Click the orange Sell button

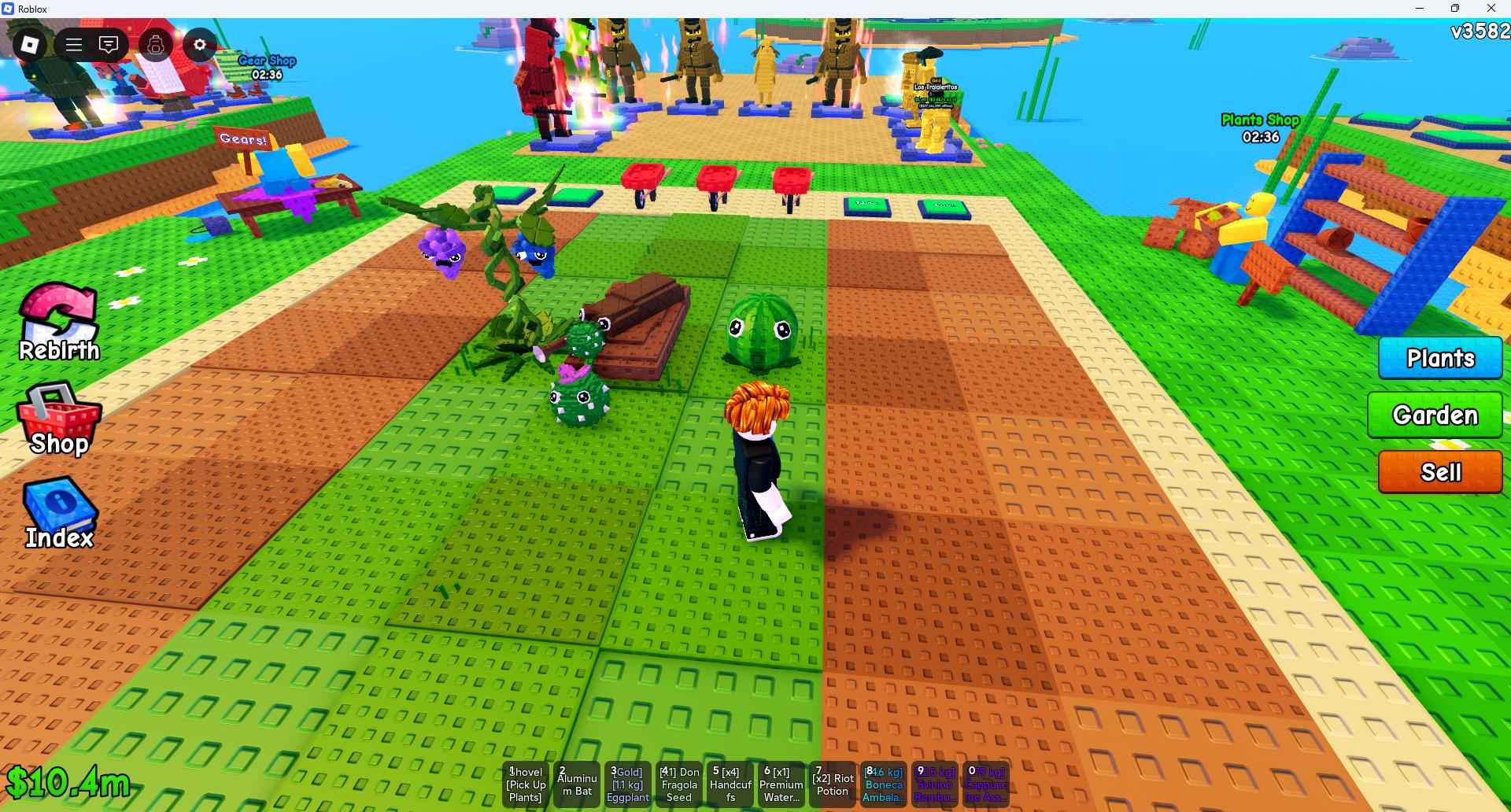1440,472
